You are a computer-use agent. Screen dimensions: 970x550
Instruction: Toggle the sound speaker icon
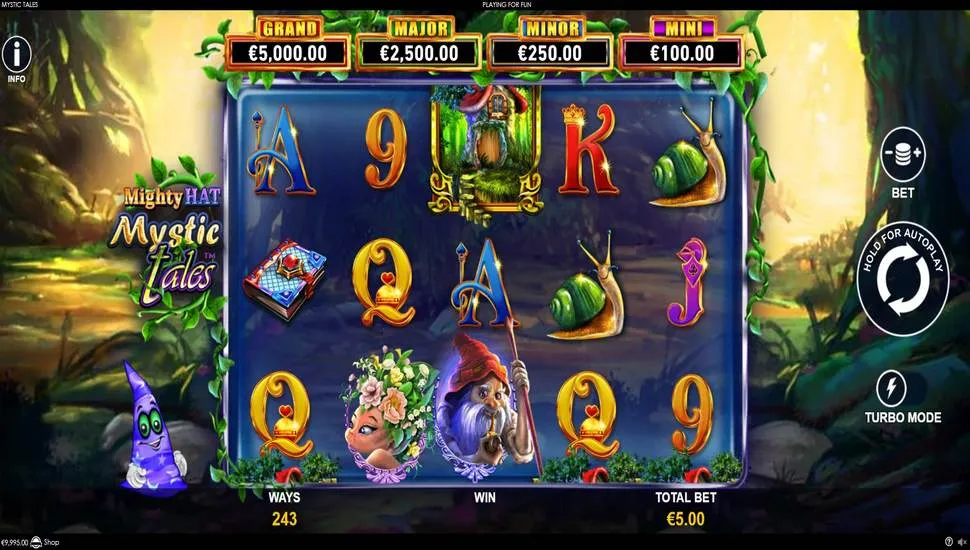962,542
